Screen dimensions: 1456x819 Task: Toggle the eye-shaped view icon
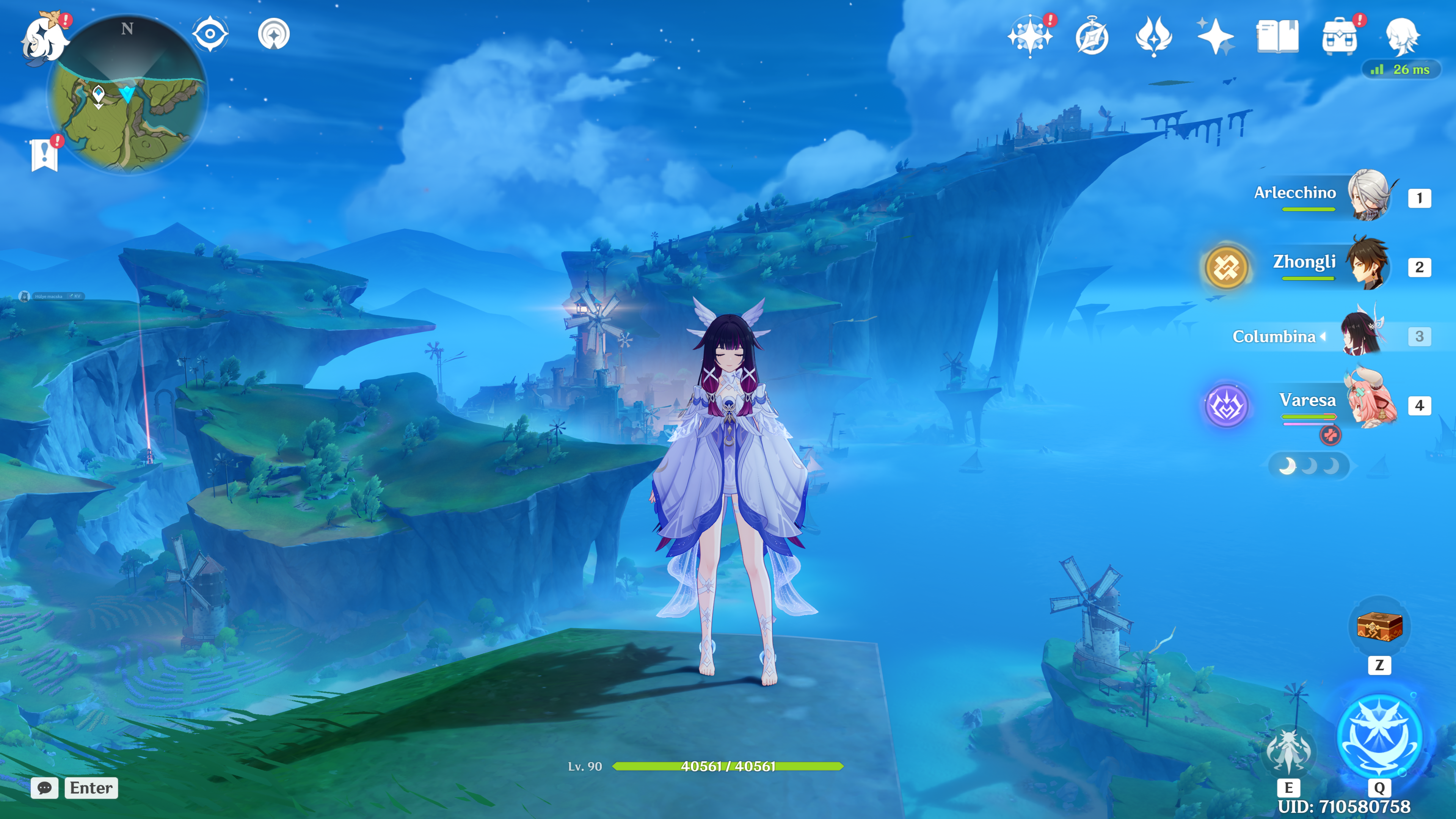[210, 34]
